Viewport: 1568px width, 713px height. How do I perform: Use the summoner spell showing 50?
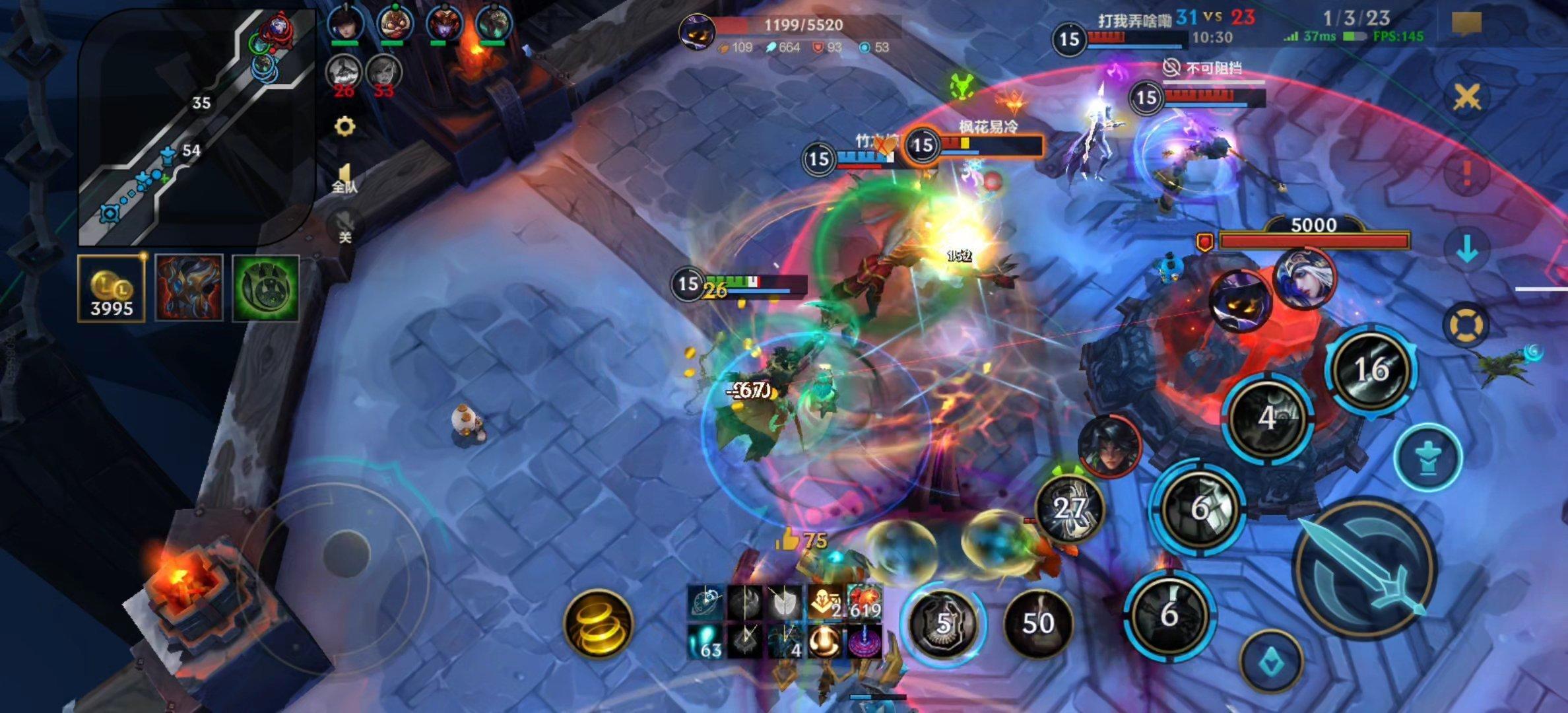[1037, 623]
